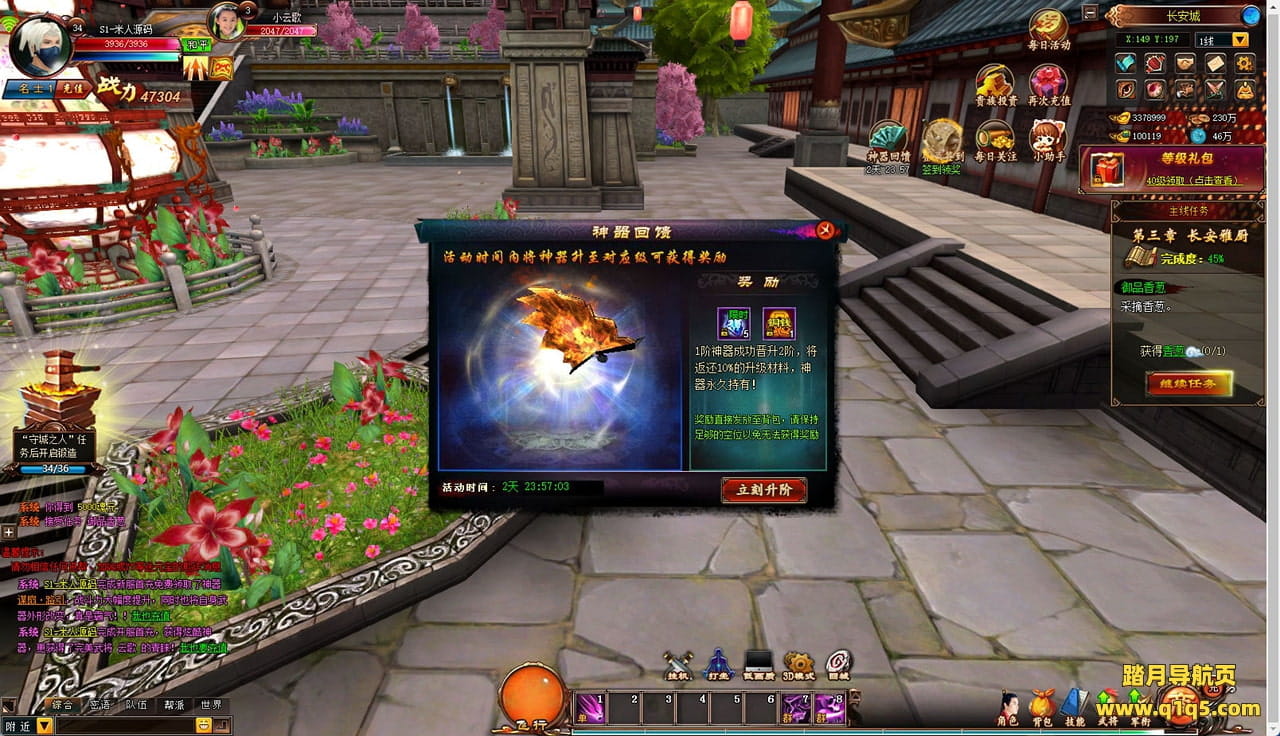Open the 每日活动 daily events icon
This screenshot has height=736, width=1280.
pos(1049,28)
